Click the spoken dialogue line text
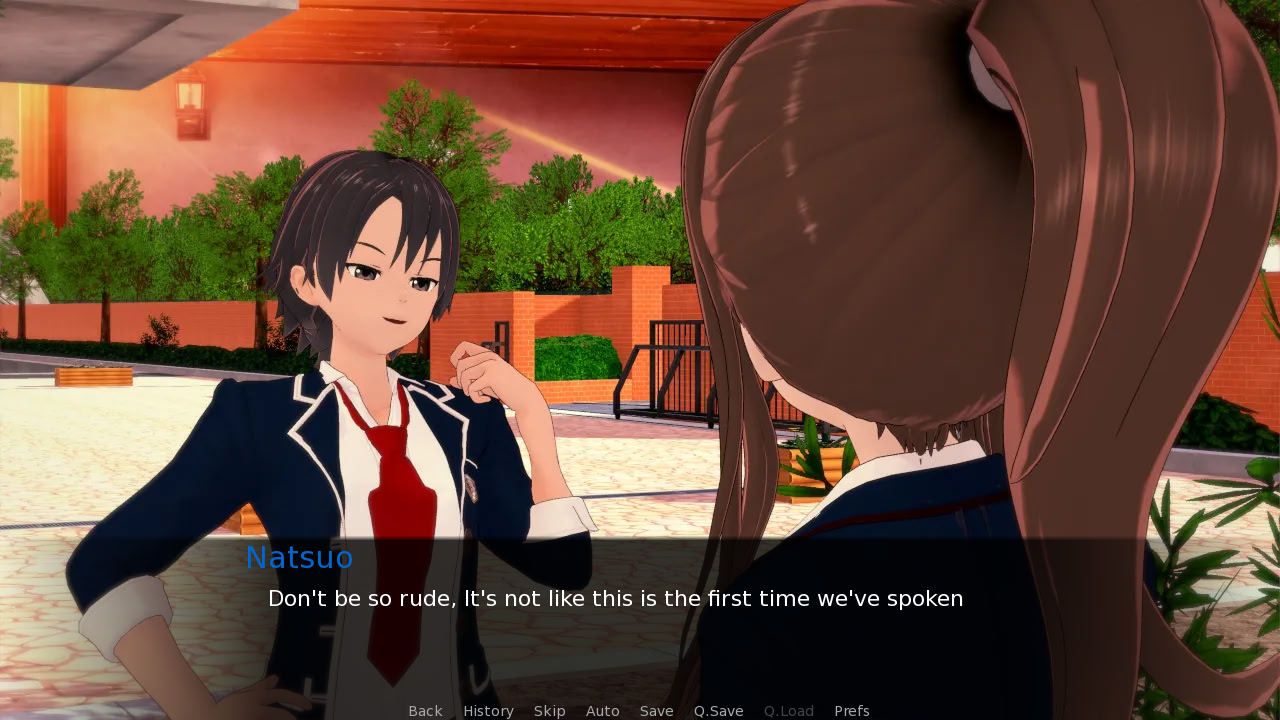 615,598
